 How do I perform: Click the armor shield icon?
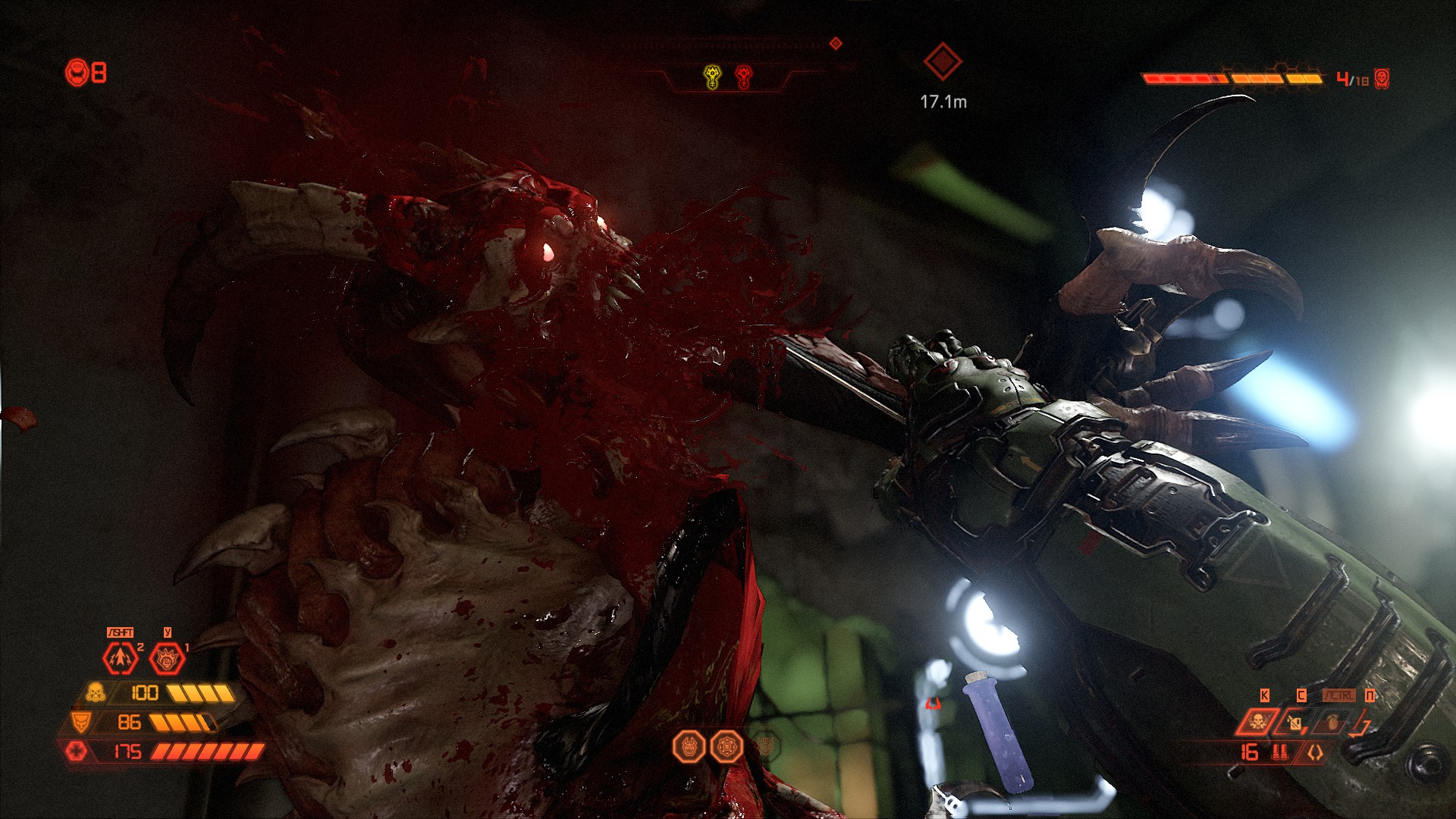[x=80, y=721]
